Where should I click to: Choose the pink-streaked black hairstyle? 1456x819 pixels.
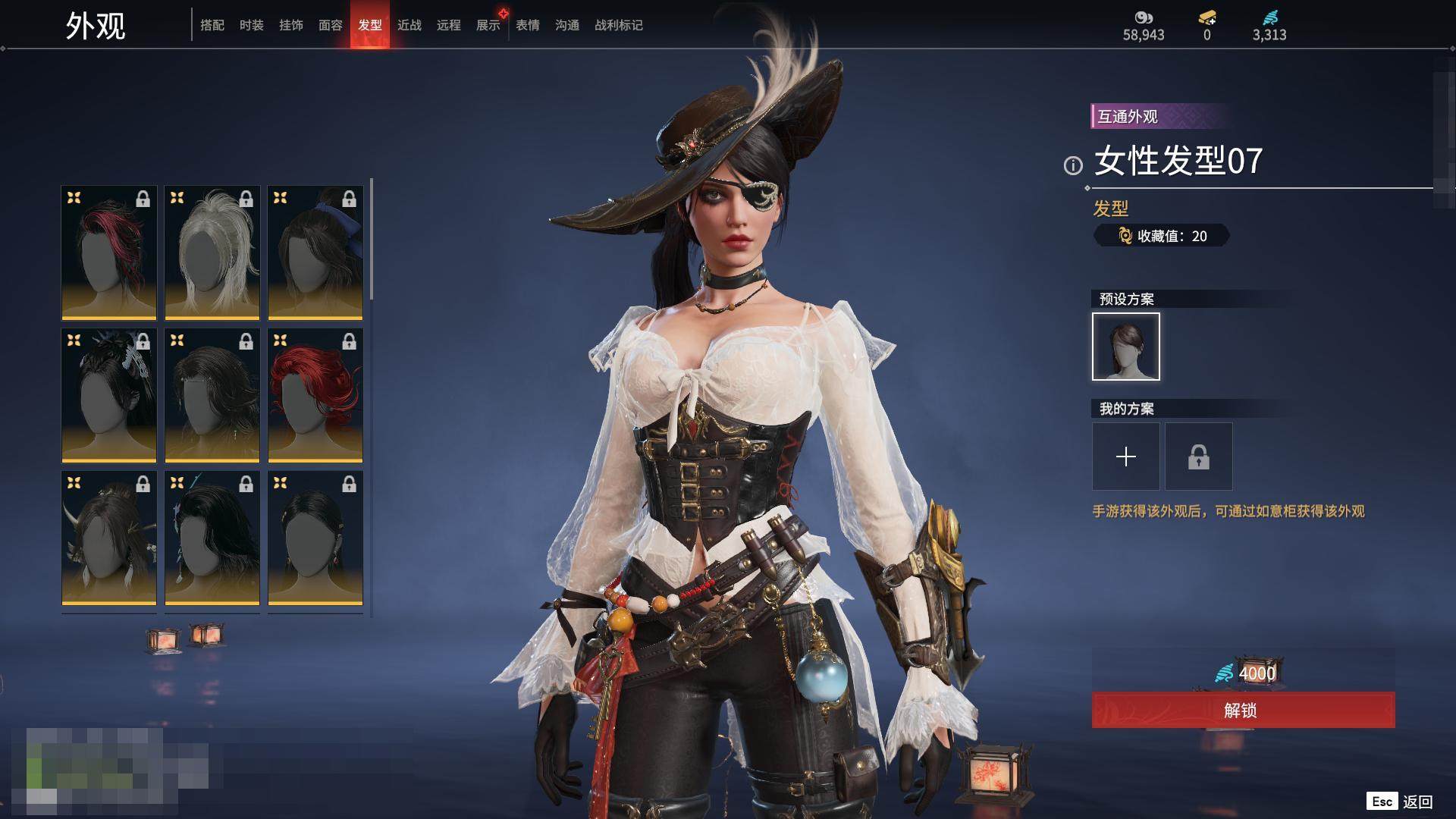point(109,253)
